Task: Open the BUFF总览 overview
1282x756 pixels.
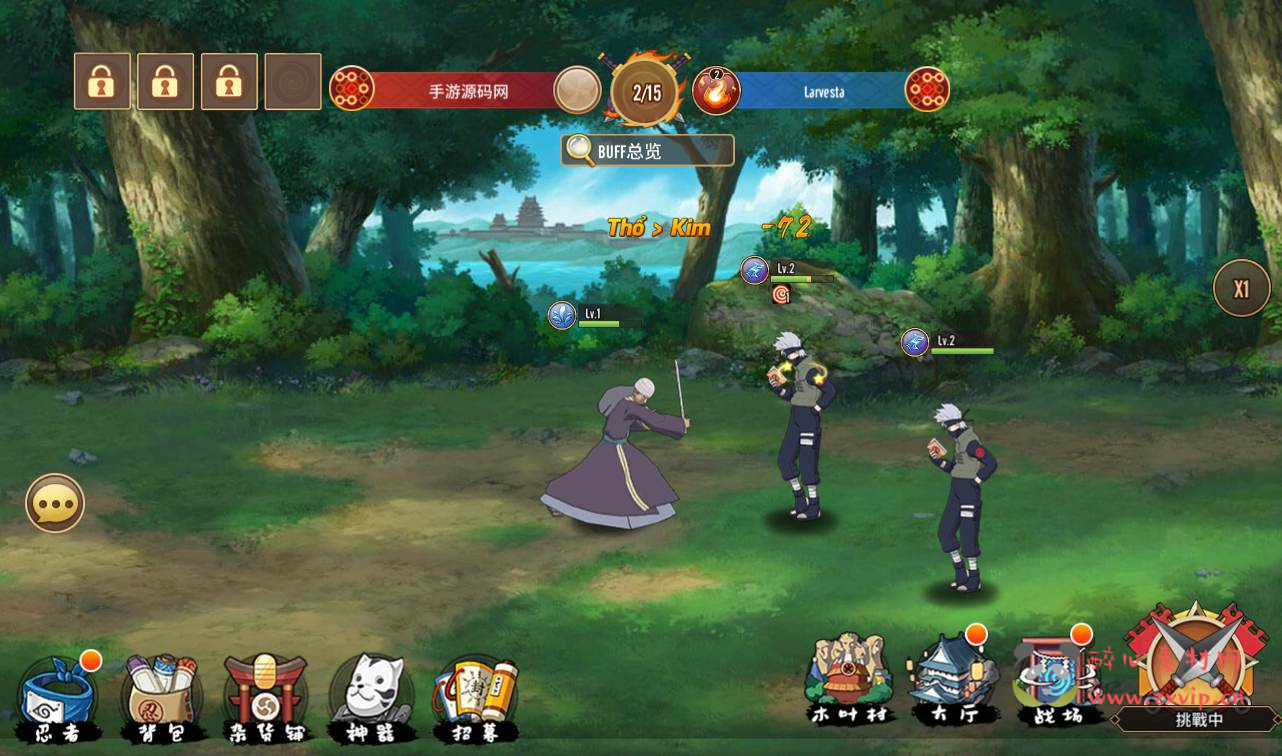Action: click(x=647, y=151)
